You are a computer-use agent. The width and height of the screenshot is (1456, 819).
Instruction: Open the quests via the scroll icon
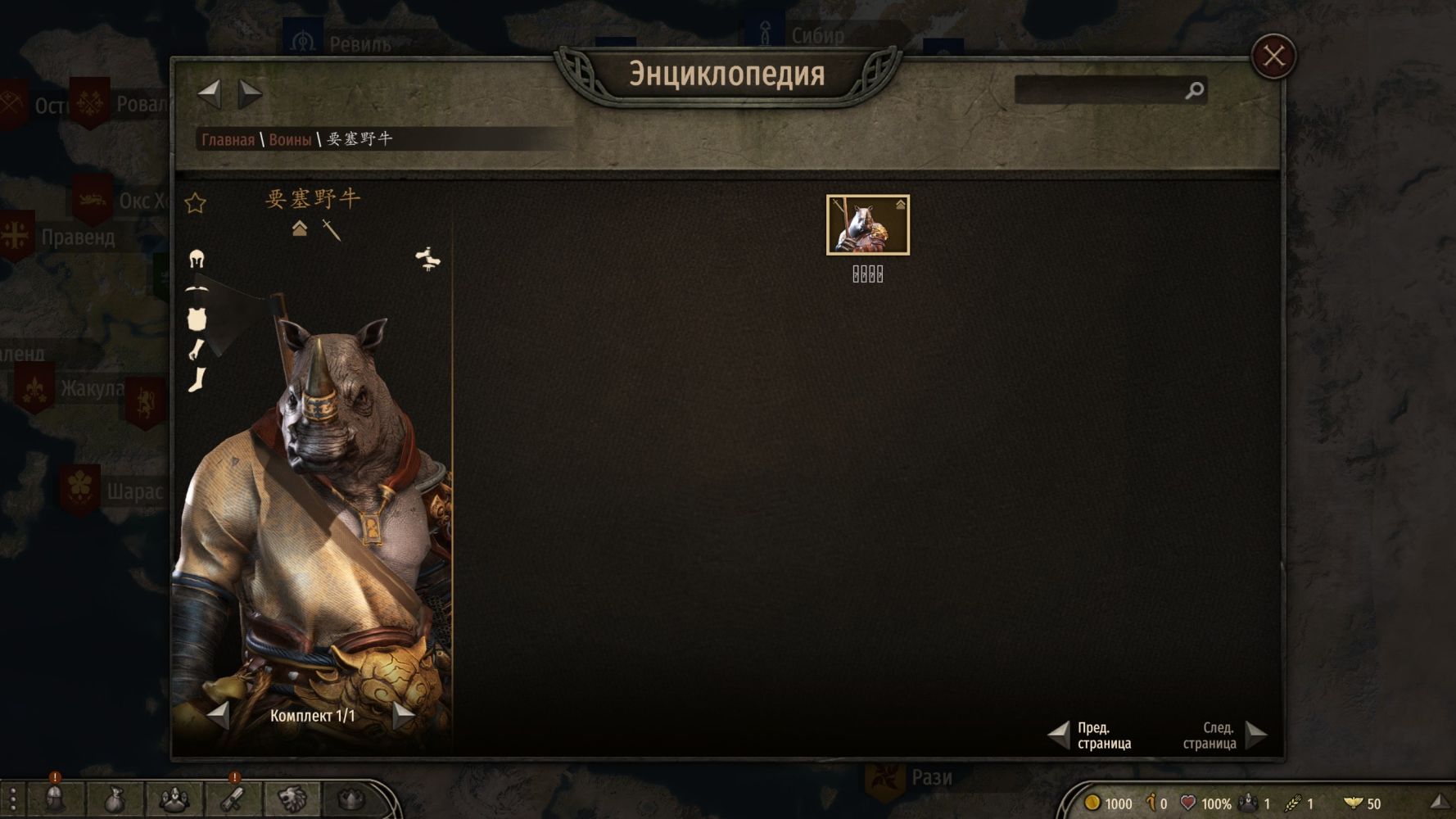pos(233,799)
